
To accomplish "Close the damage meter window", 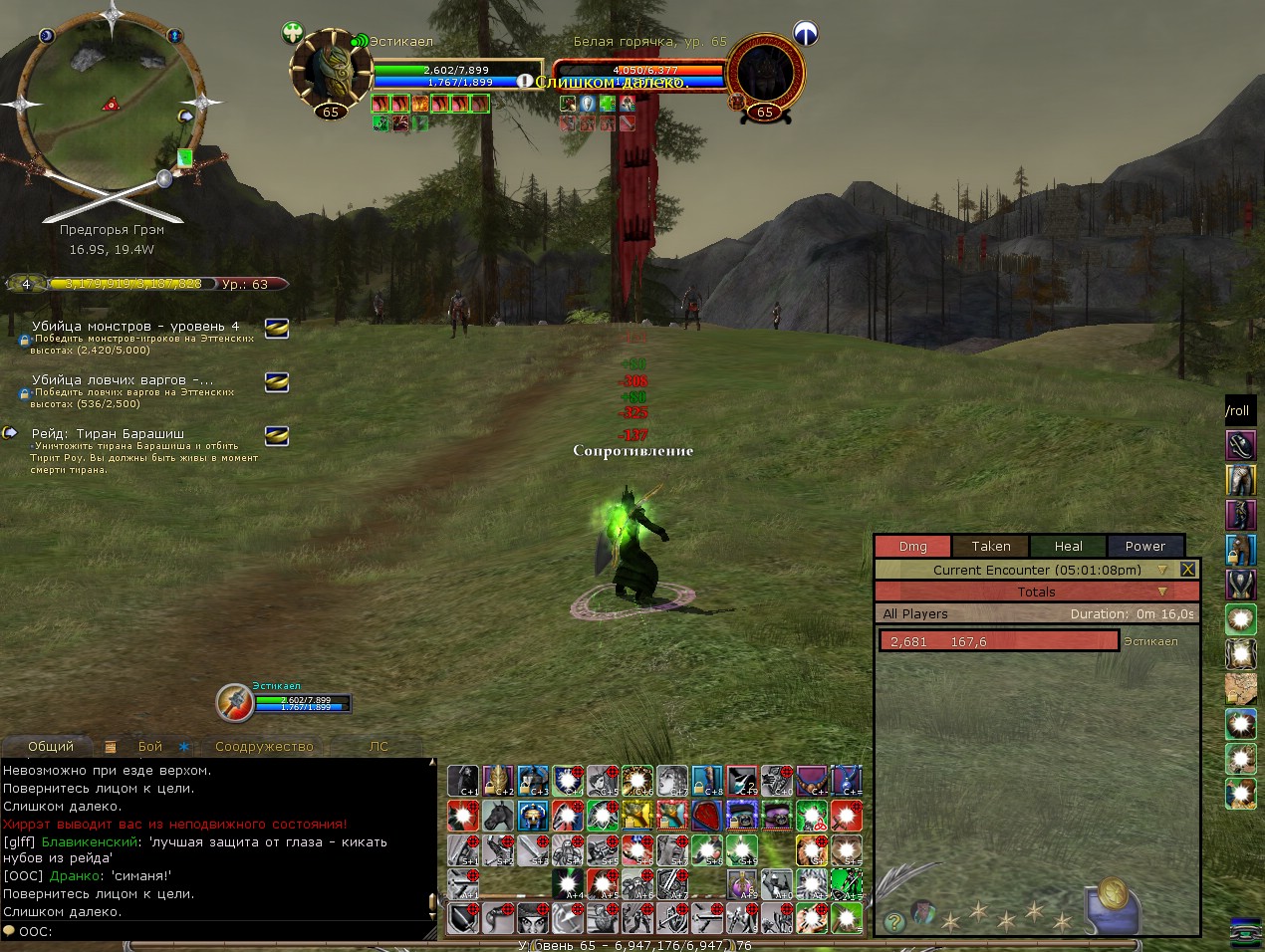I will [x=1187, y=570].
